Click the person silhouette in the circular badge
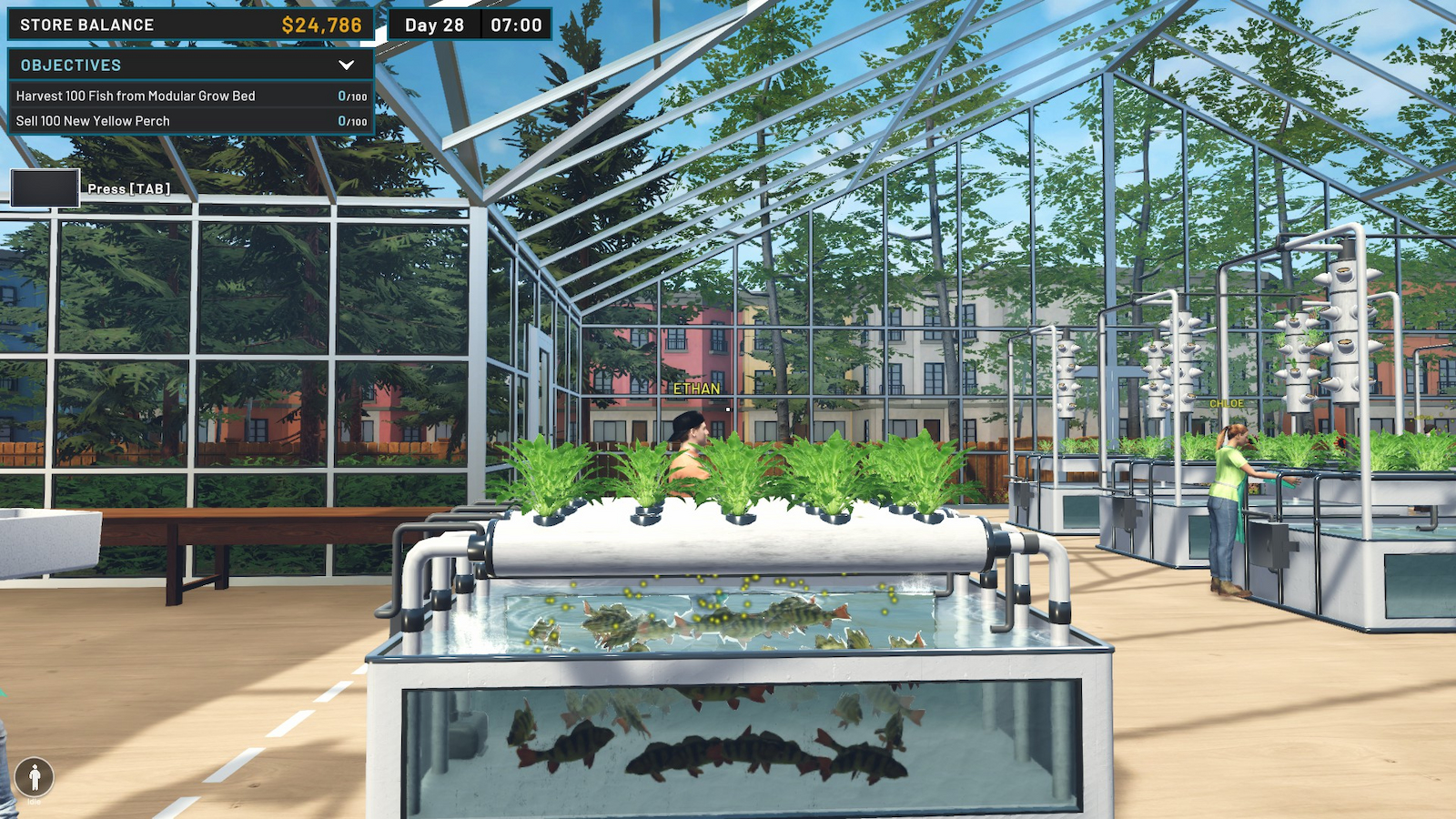Image resolution: width=1456 pixels, height=819 pixels. [x=35, y=777]
